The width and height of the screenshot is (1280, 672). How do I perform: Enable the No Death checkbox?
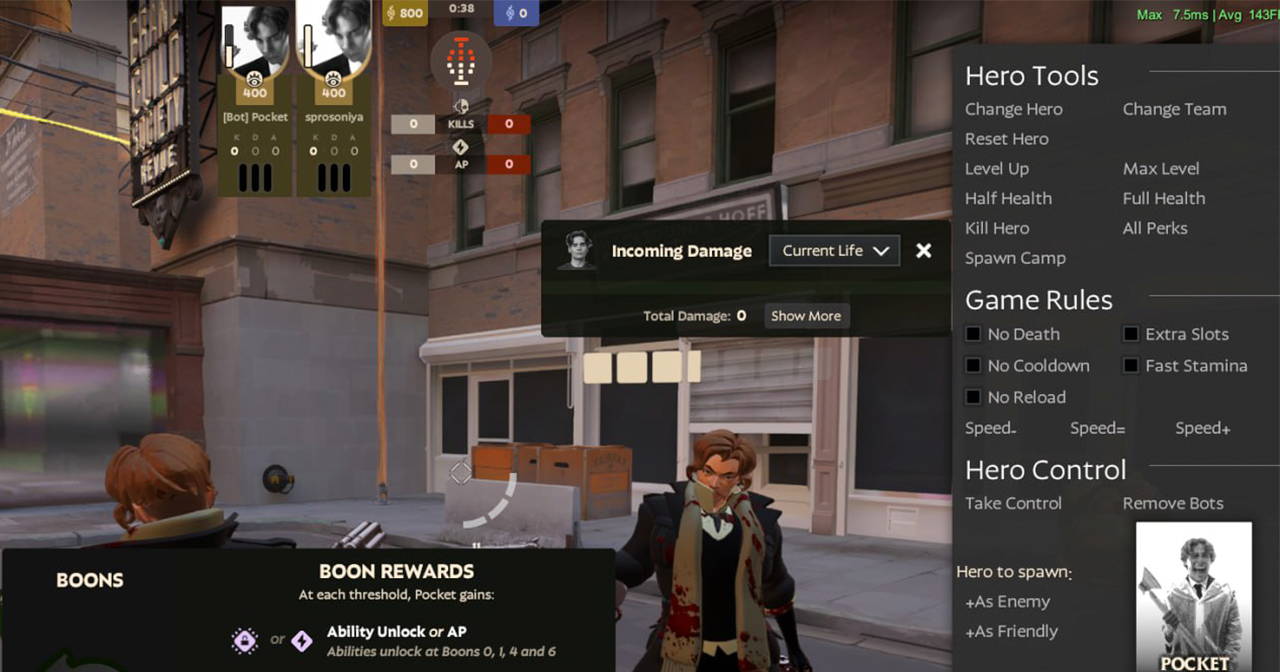pos(973,334)
